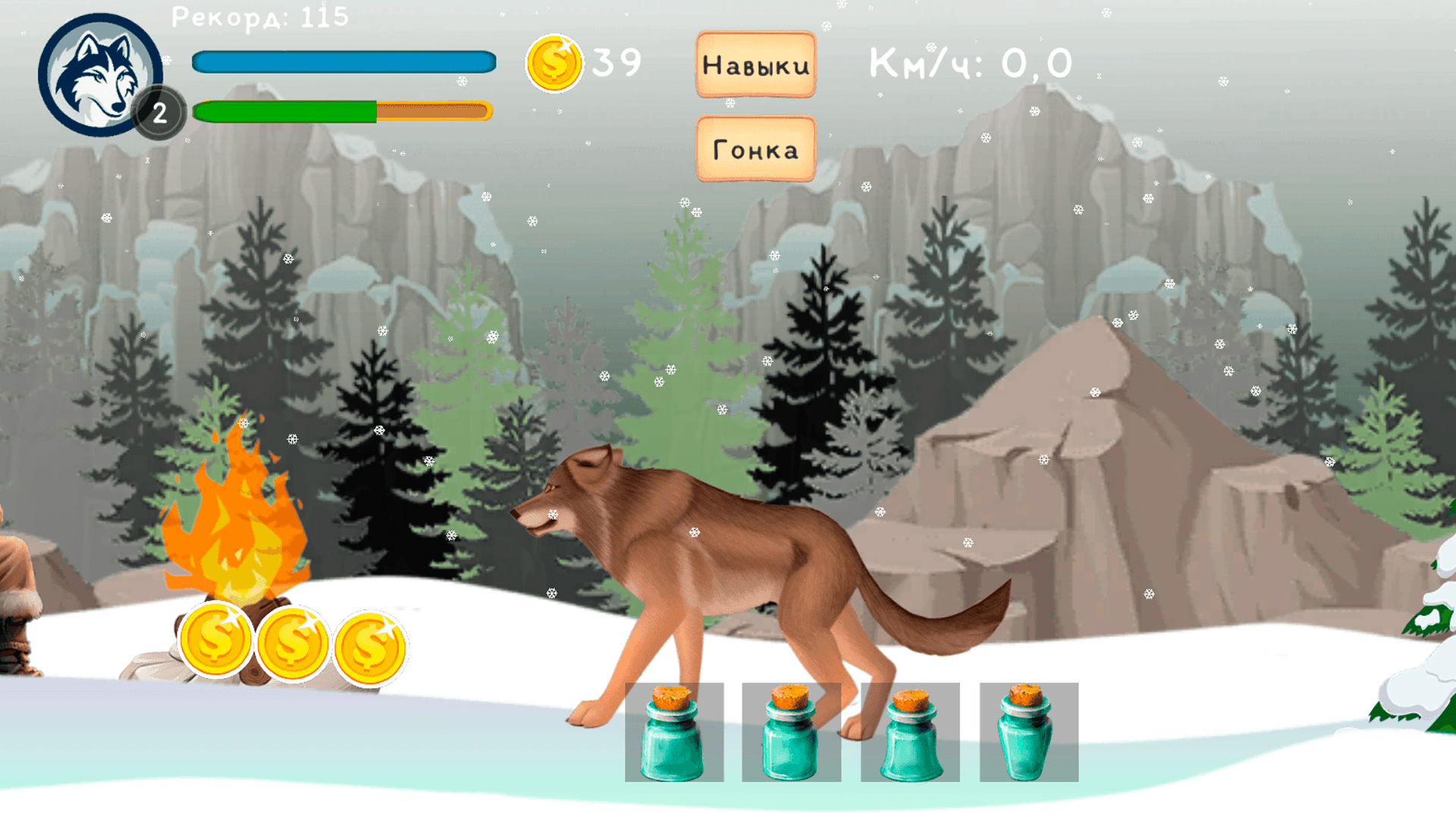The width and height of the screenshot is (1456, 819).
Task: Start a race via Гонка button
Action: tap(755, 149)
